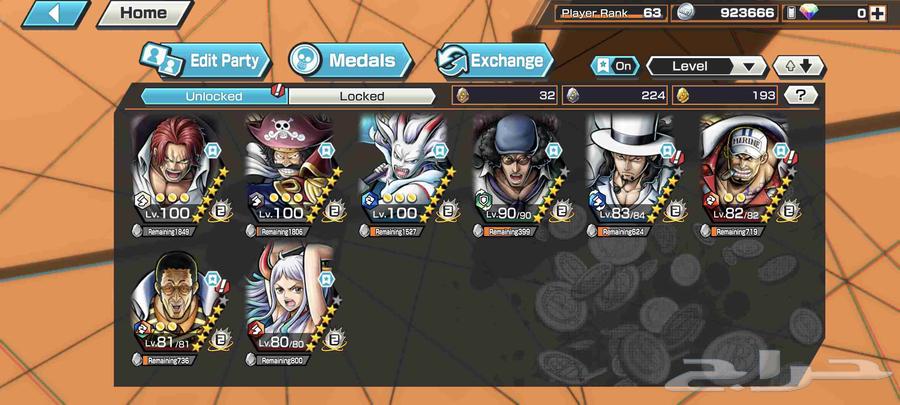Image resolution: width=900 pixels, height=405 pixels.
Task: Open the question mark help
Action: click(800, 96)
